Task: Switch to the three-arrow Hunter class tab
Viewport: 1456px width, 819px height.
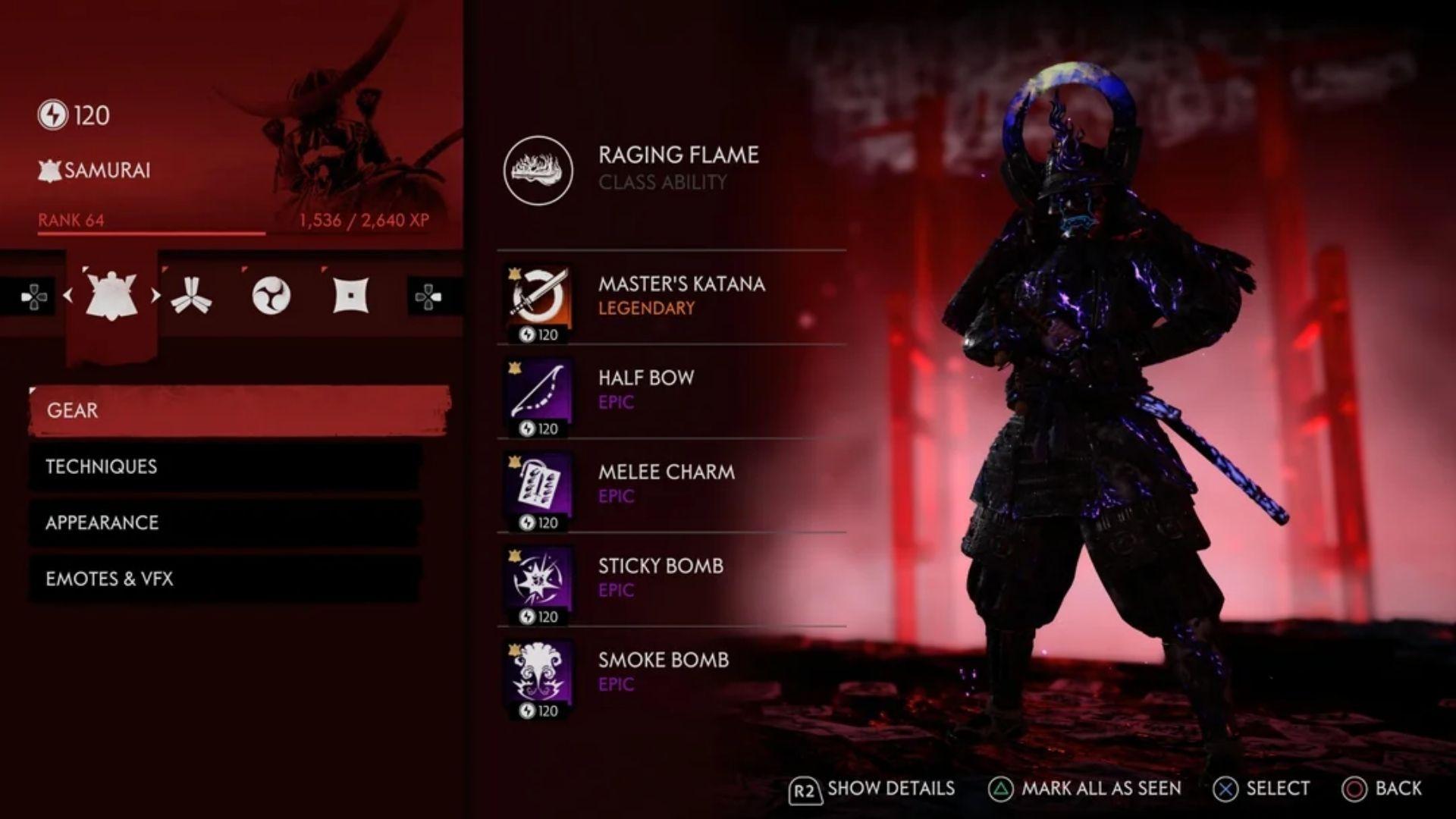Action: (190, 296)
